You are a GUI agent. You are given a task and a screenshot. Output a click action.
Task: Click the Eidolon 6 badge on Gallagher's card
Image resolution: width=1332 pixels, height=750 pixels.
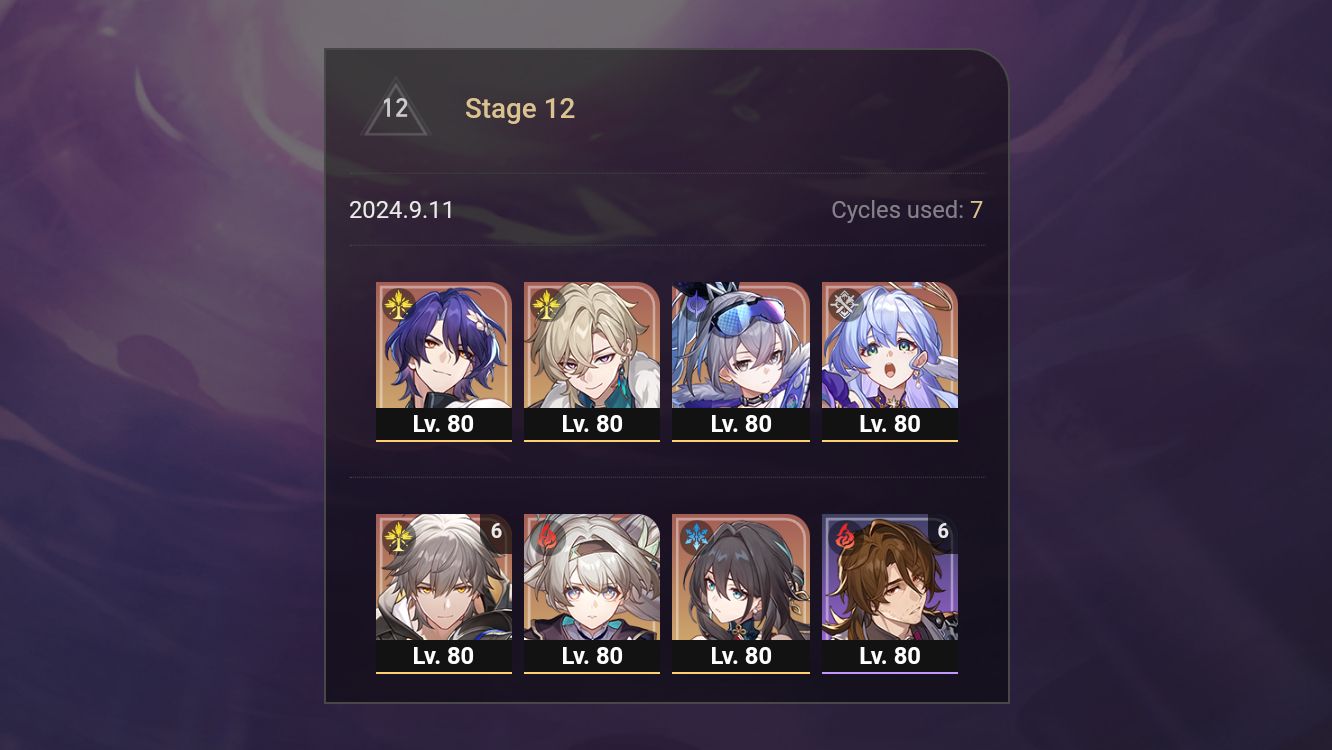pyautogui.click(x=942, y=533)
